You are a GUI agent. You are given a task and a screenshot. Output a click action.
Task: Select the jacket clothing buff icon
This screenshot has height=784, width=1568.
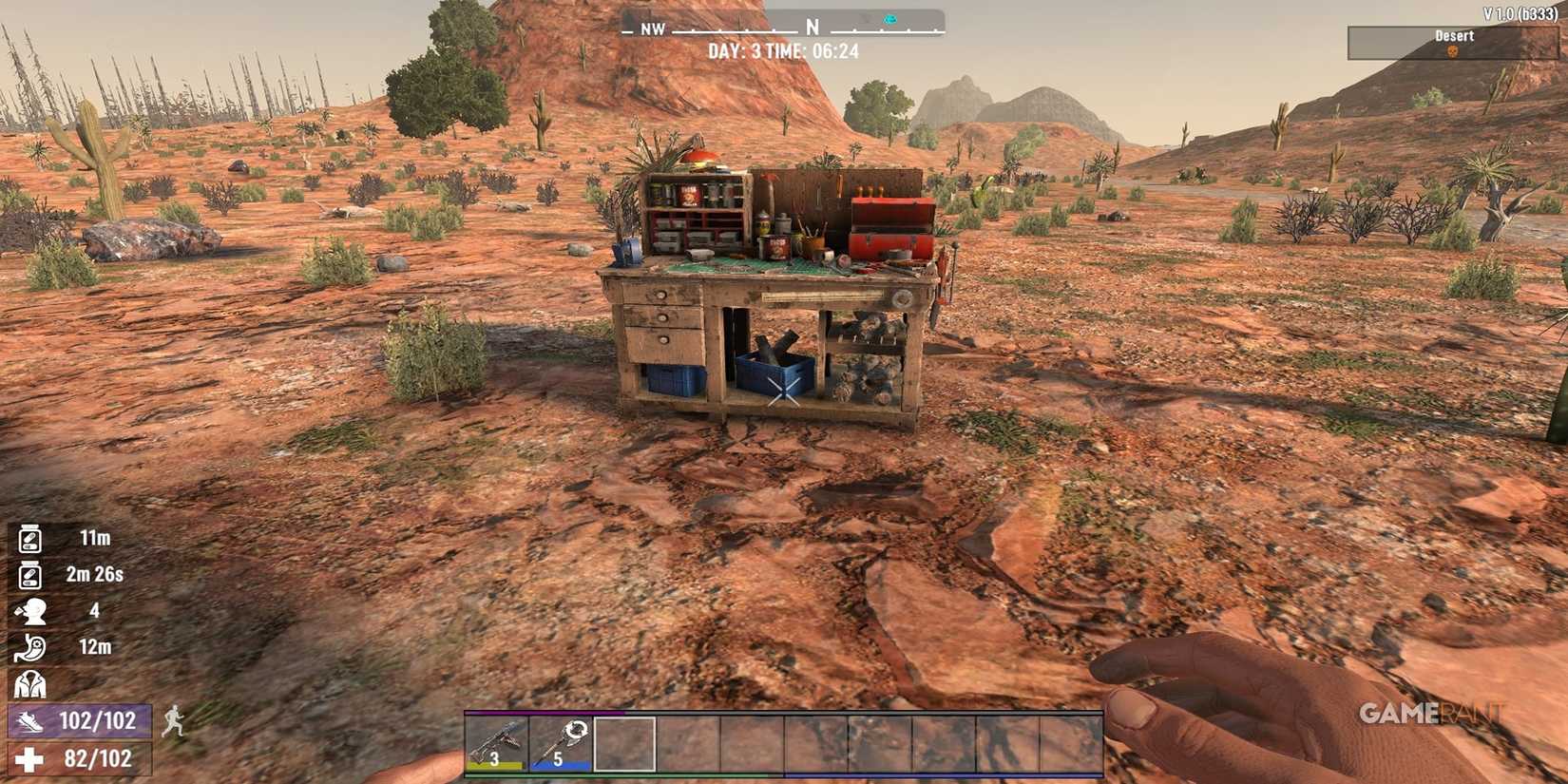[x=29, y=682]
